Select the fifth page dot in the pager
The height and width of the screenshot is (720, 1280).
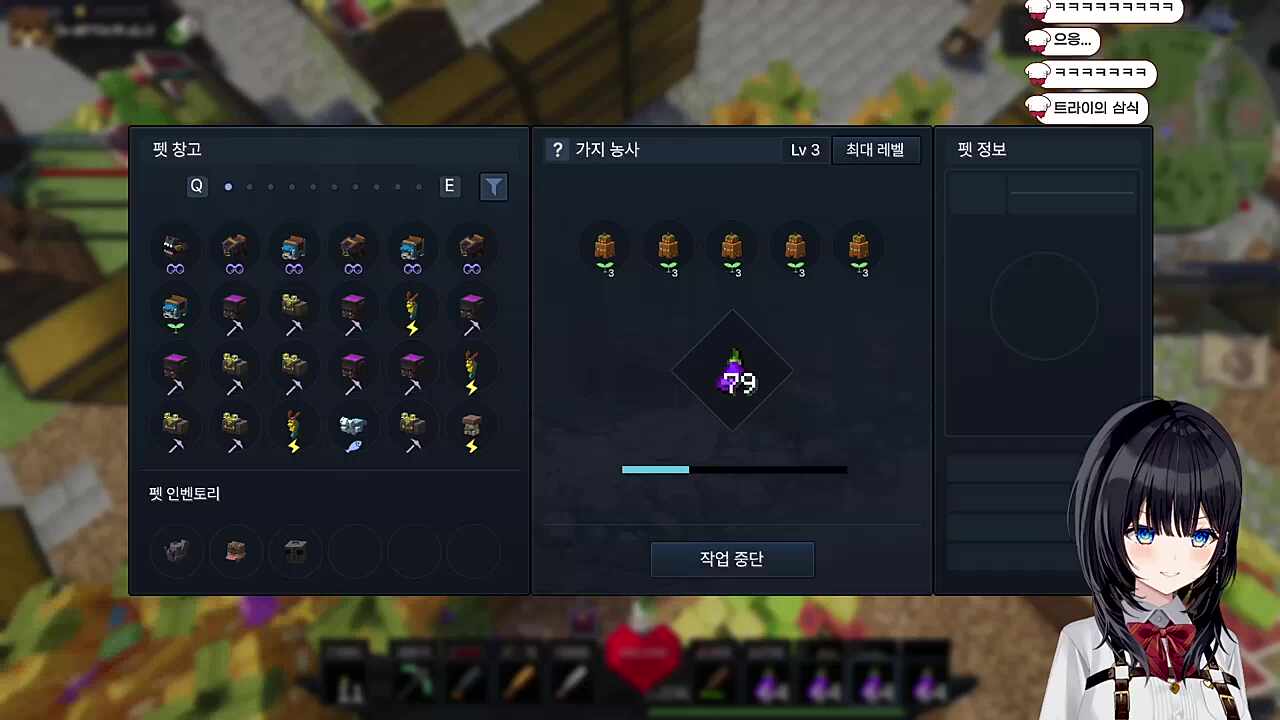click(313, 186)
